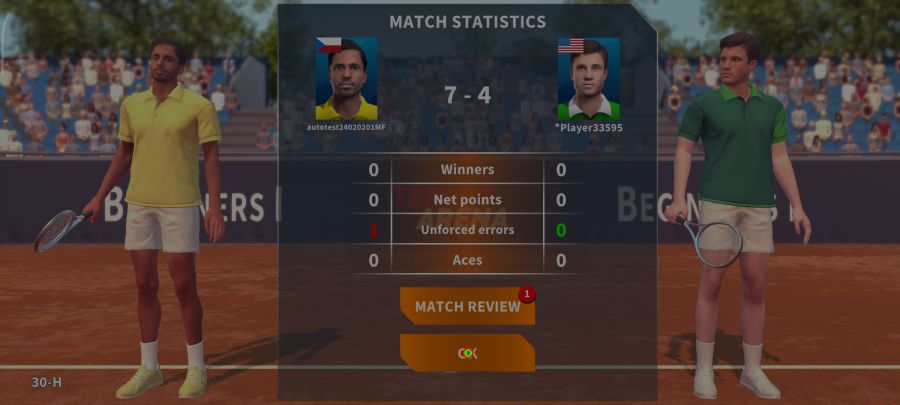Select *Player33595 player portrait
Viewport: 900px width, 405px height.
[x=588, y=79]
